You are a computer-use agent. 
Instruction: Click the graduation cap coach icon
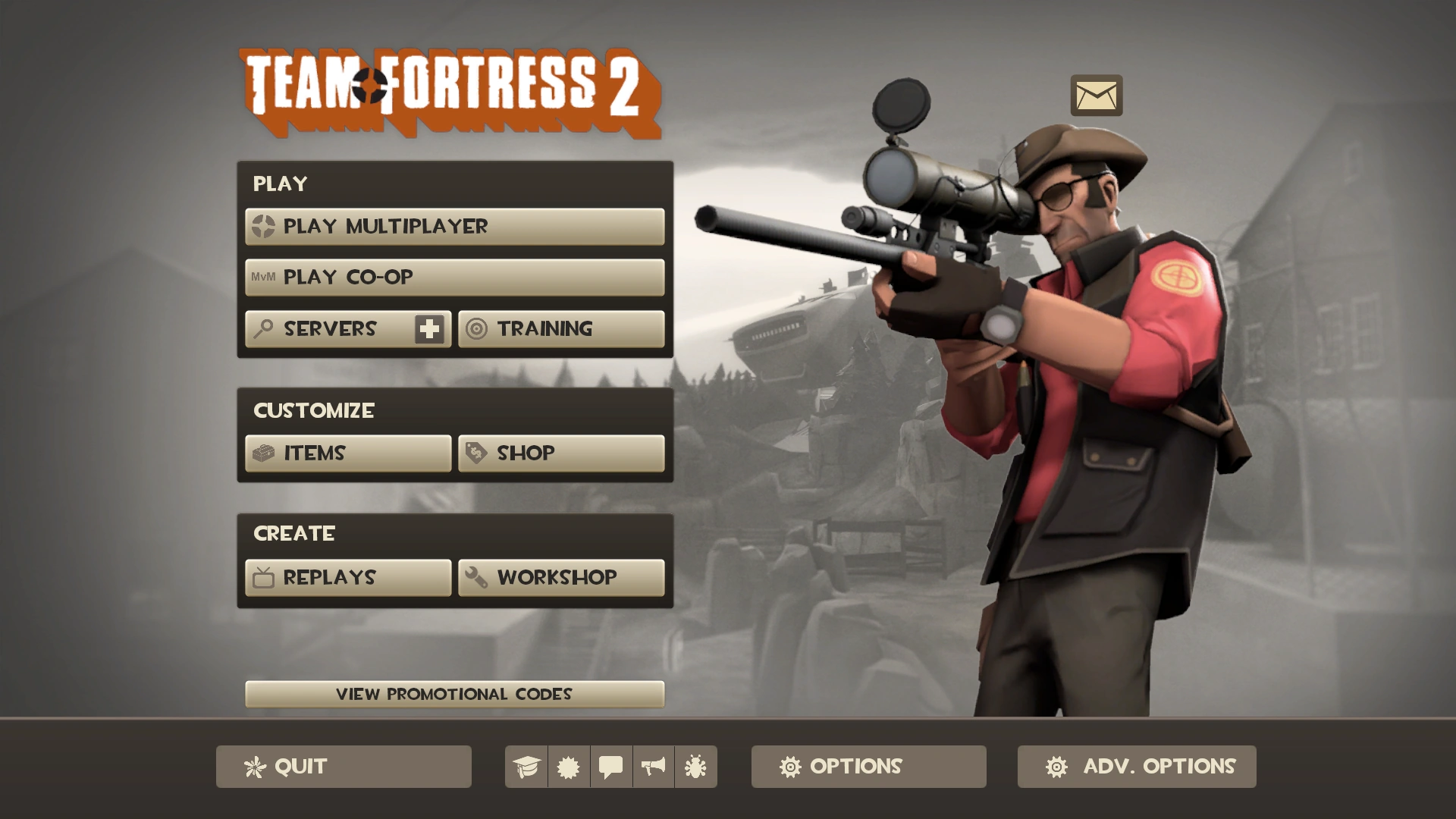click(528, 767)
